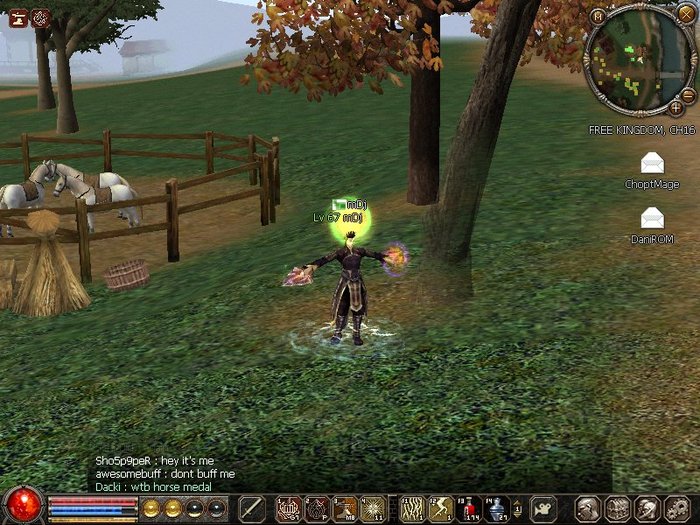
Task: Open the red icon beside the target icon
Action: click(18, 17)
